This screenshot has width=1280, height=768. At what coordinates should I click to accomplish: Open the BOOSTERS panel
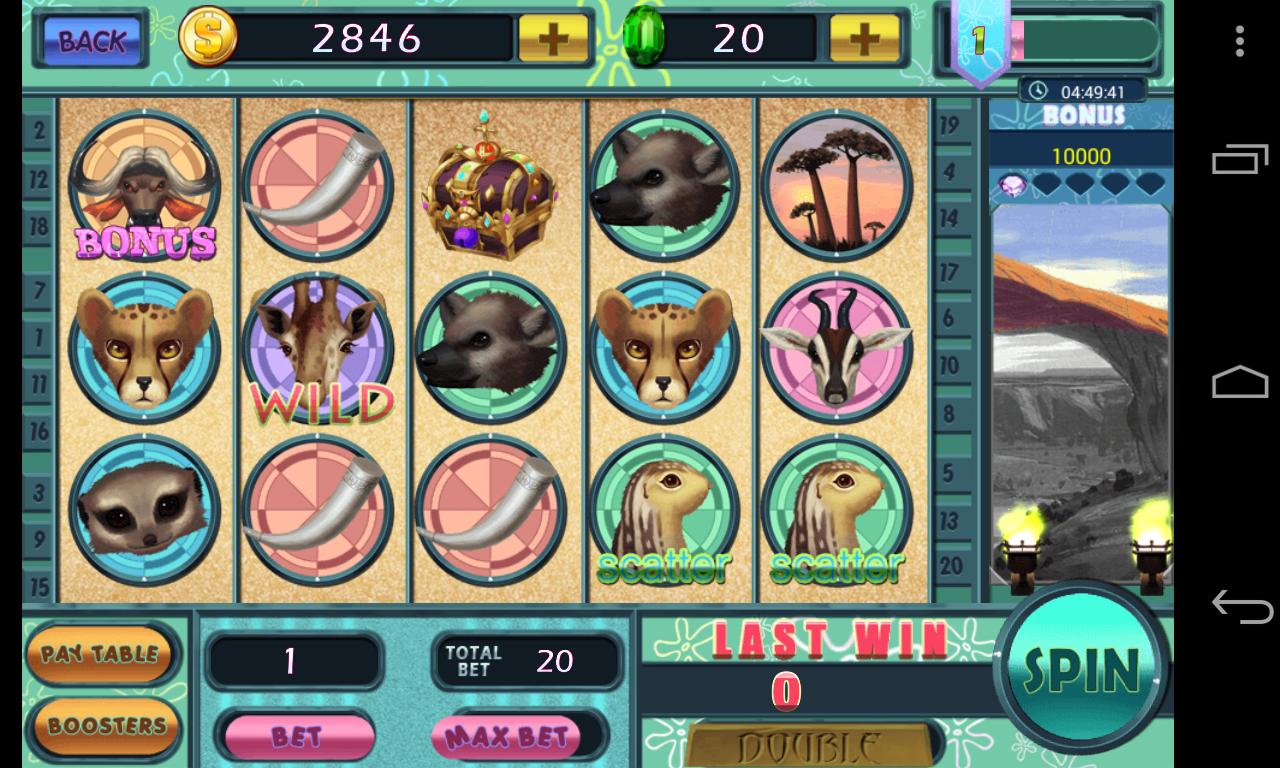pyautogui.click(x=103, y=727)
